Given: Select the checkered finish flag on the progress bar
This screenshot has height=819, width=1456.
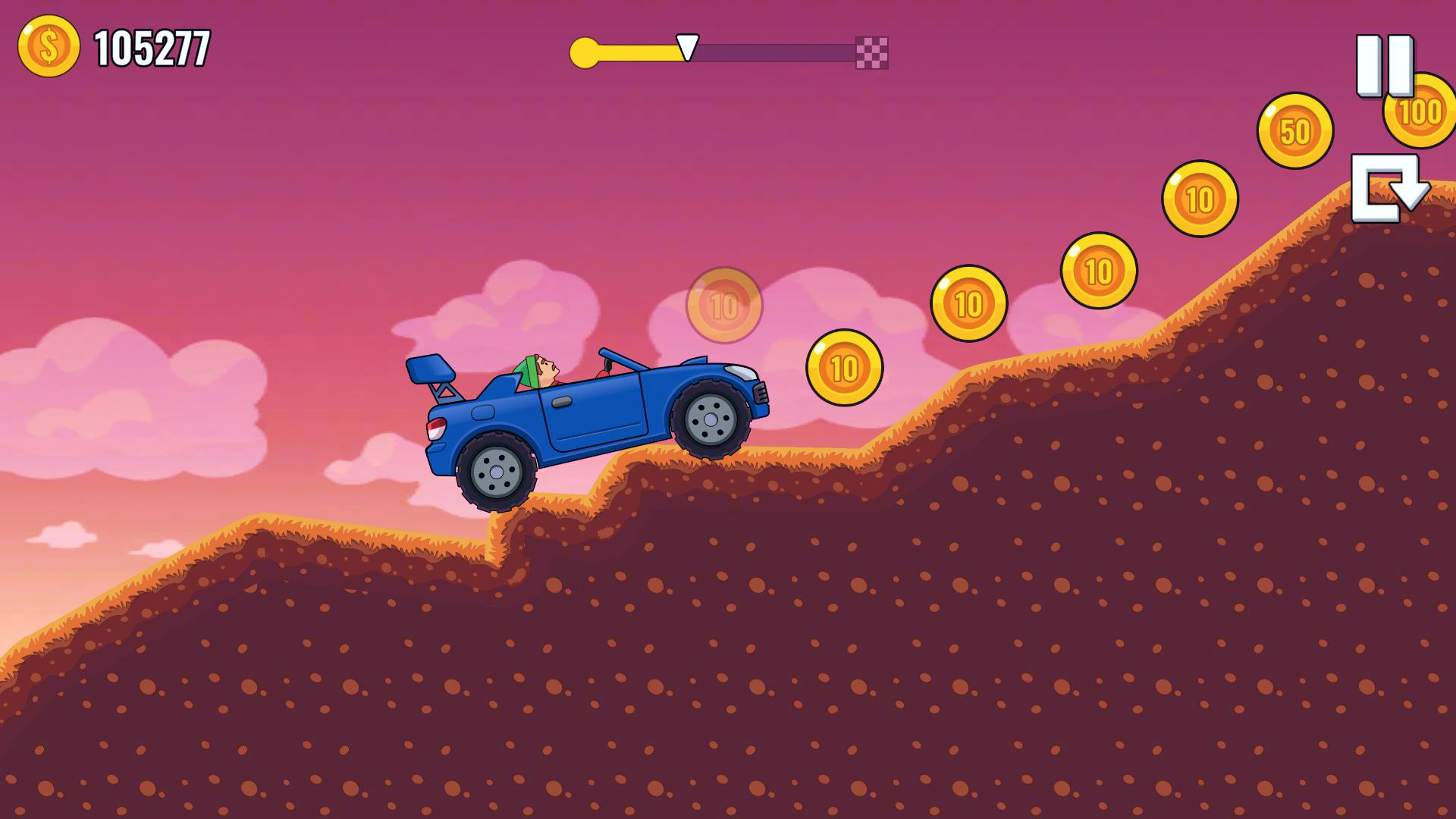Looking at the screenshot, I should [x=871, y=52].
